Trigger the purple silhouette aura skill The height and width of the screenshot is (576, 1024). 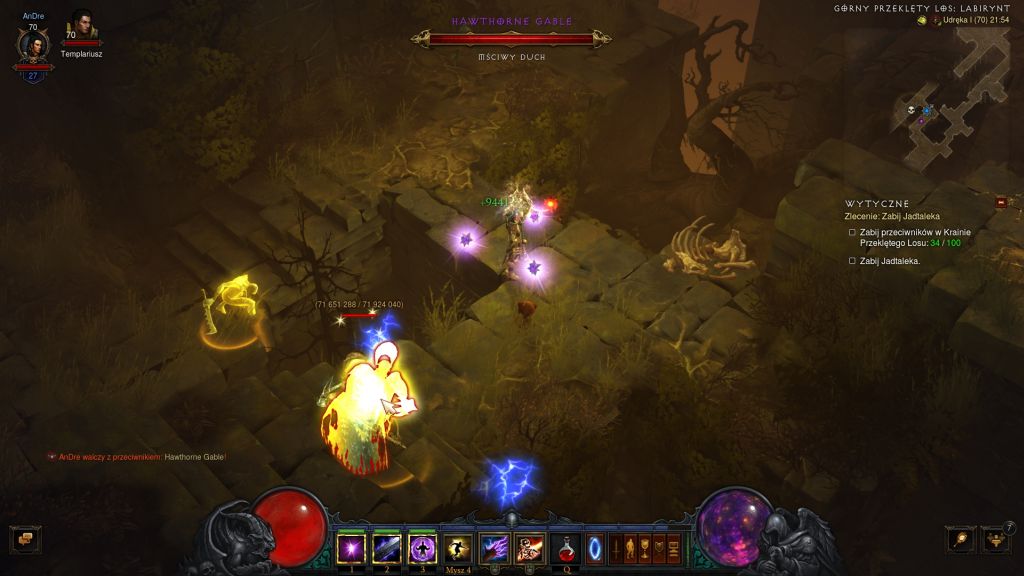pos(422,548)
